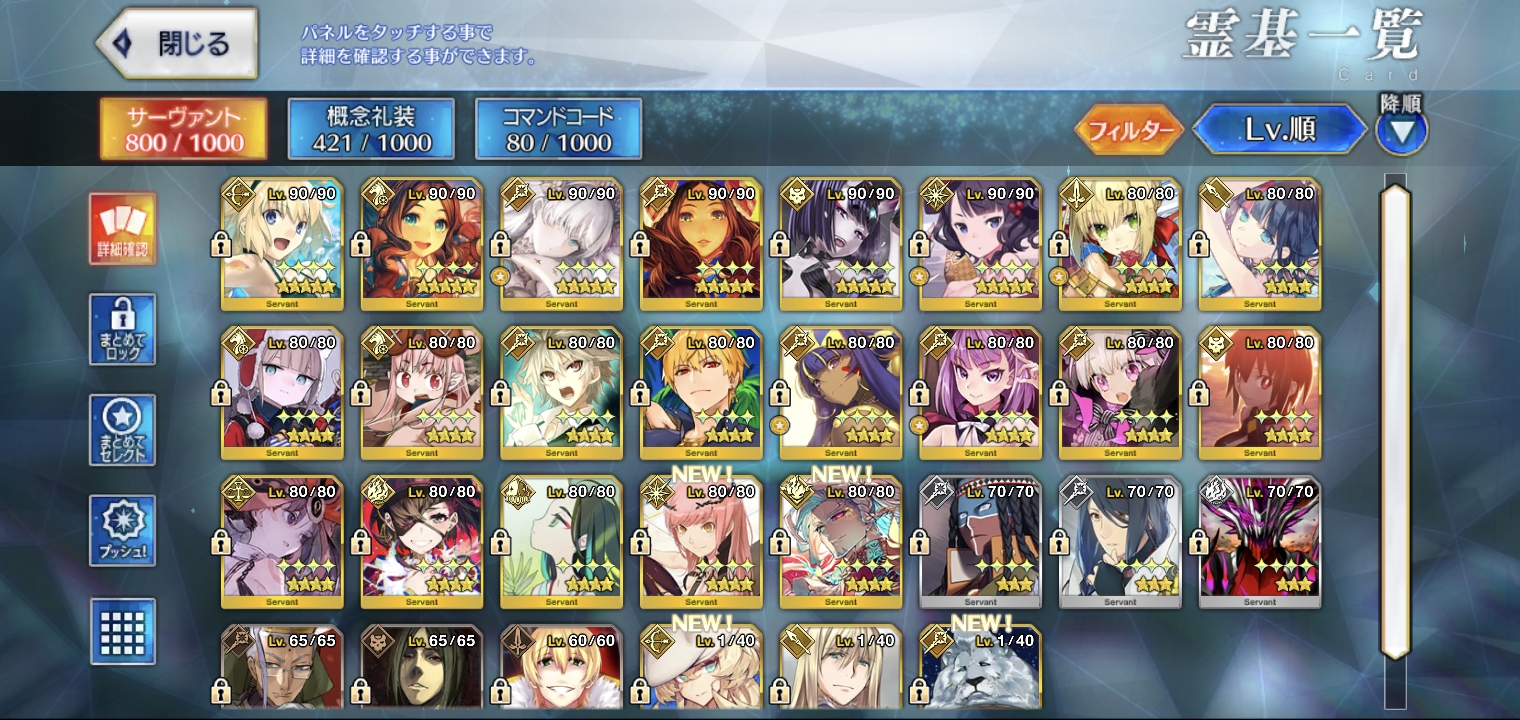
Task: Close the card list with 閉じる button
Action: [178, 44]
